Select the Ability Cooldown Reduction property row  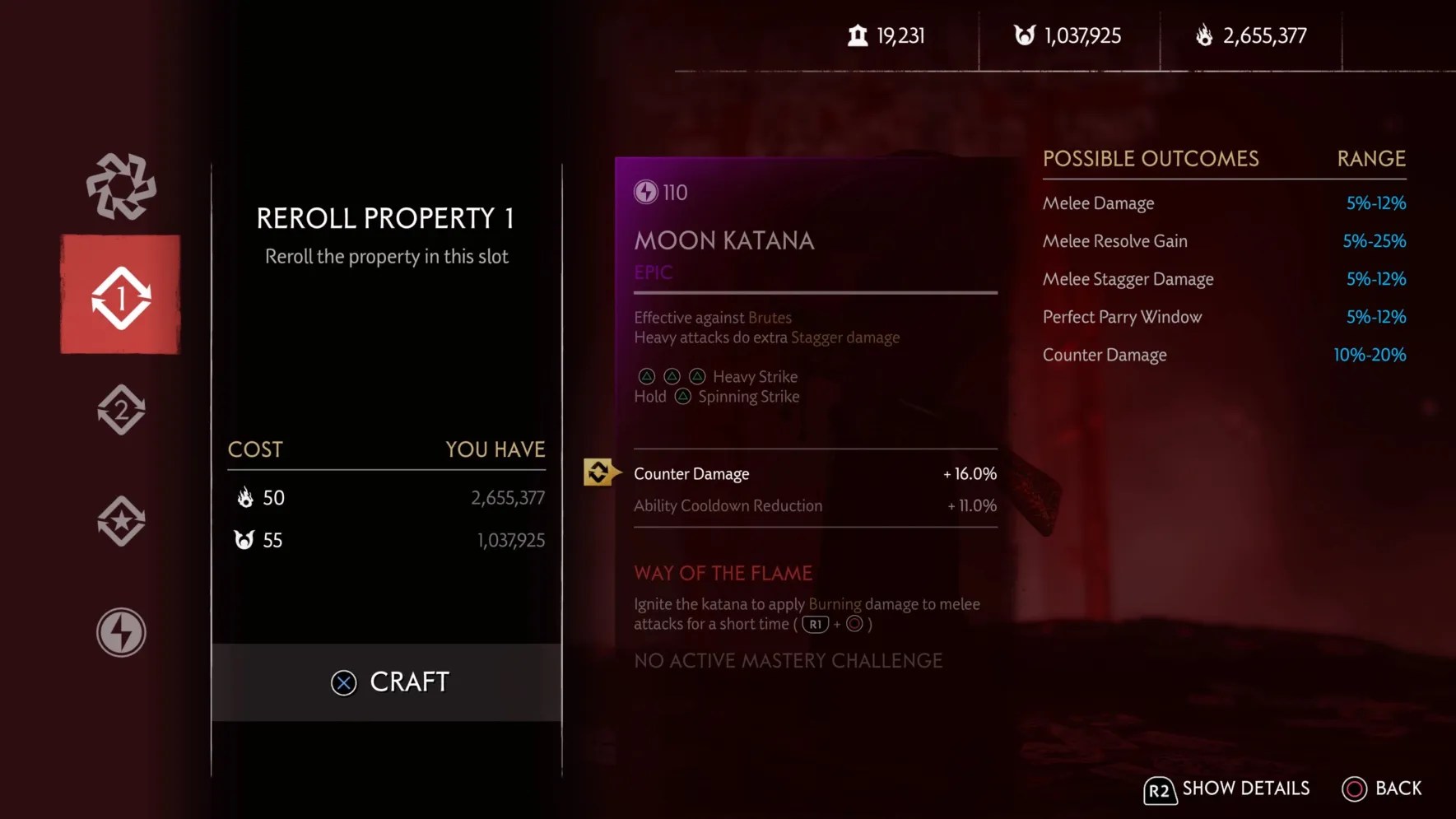point(814,506)
